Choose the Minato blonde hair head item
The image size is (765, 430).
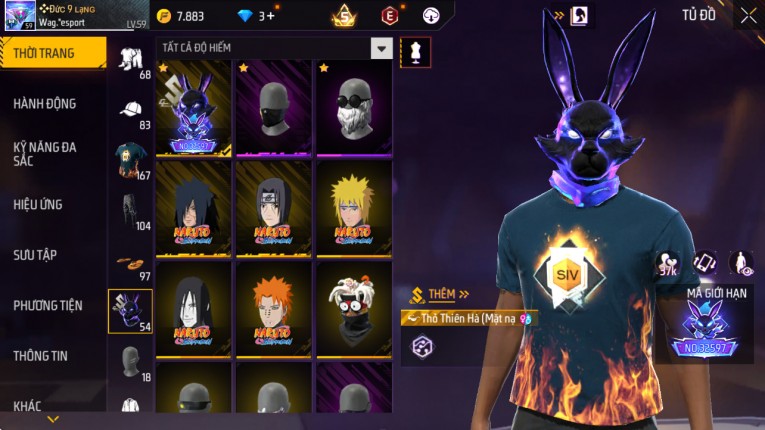(354, 209)
